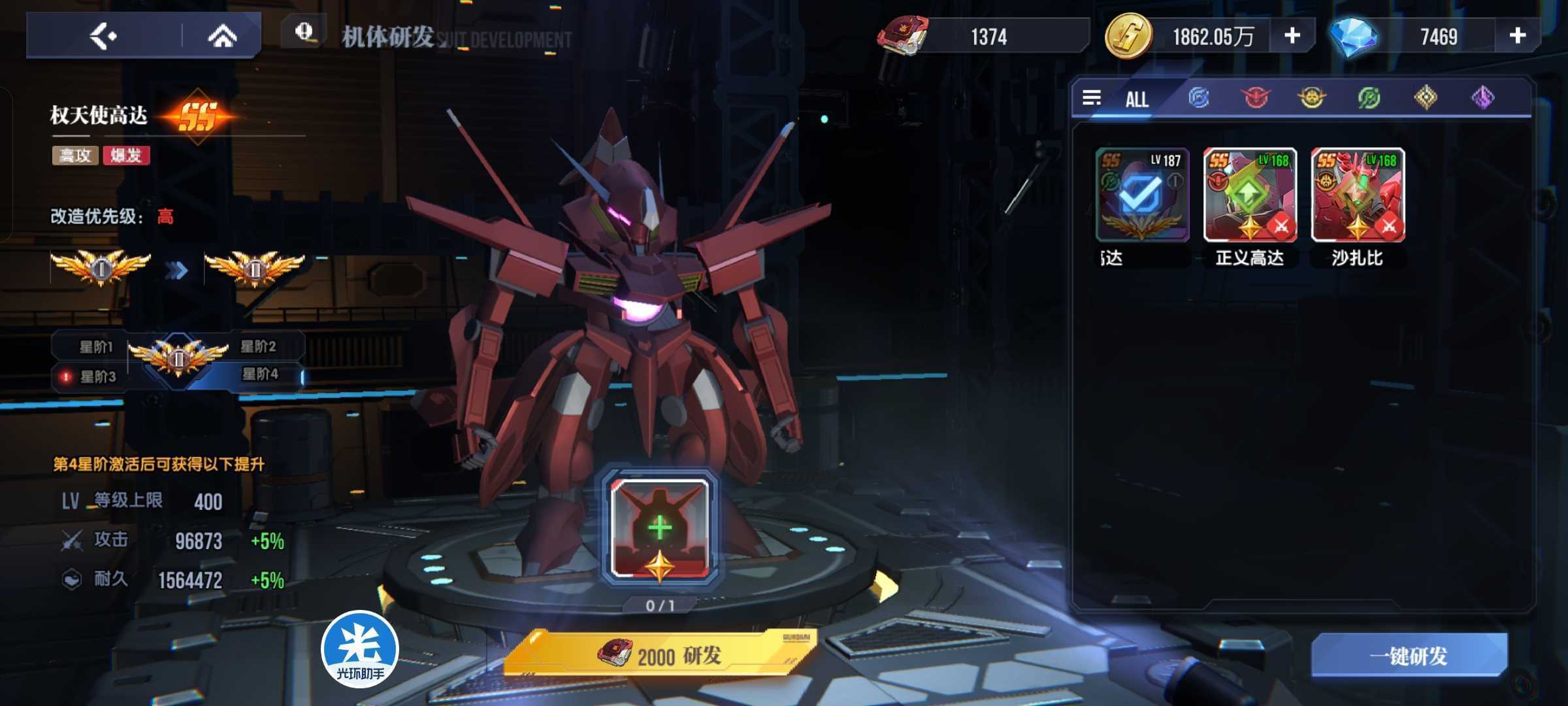Go back using the arrow button
This screenshot has height=706, width=1568.
(103, 36)
